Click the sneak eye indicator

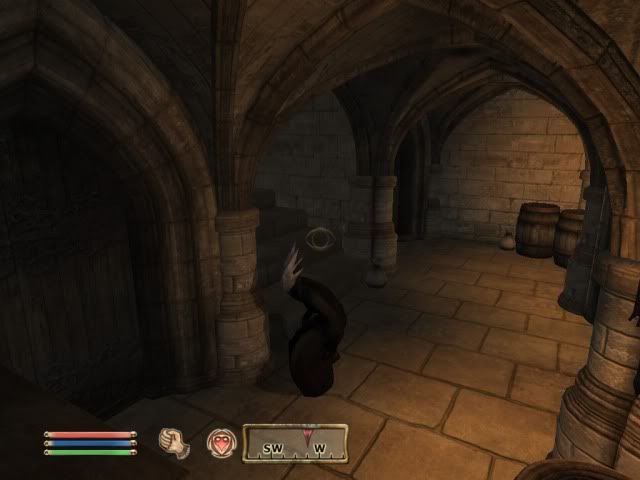click(x=320, y=239)
